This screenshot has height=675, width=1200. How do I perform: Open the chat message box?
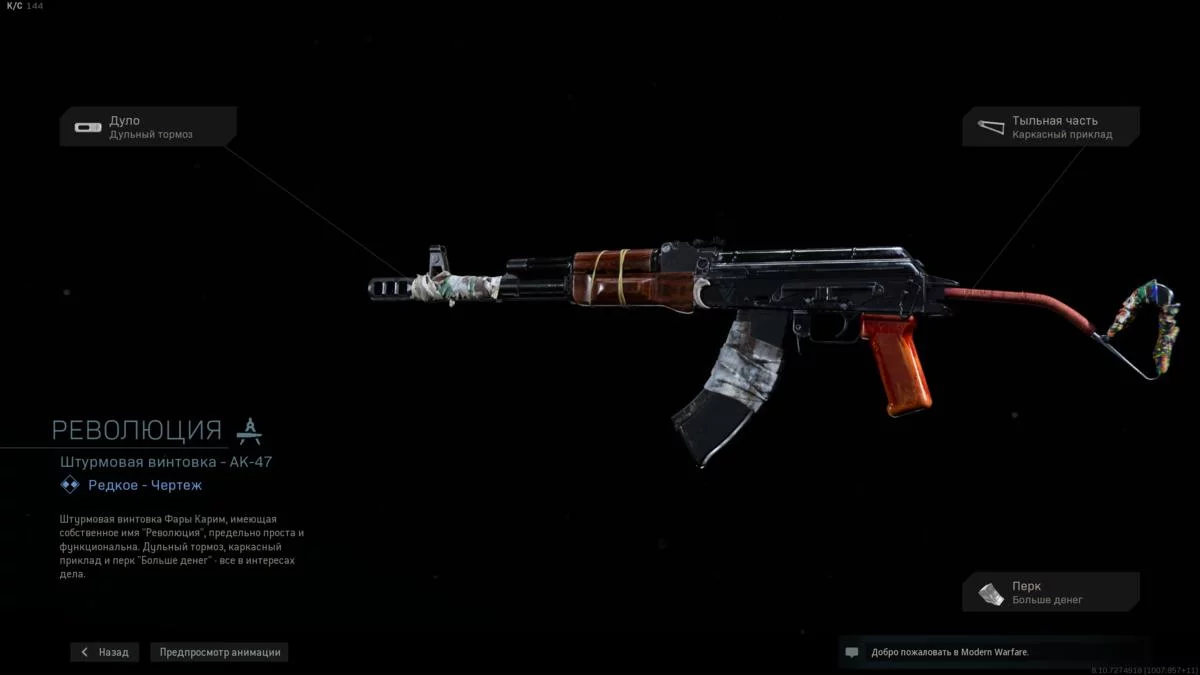(852, 652)
